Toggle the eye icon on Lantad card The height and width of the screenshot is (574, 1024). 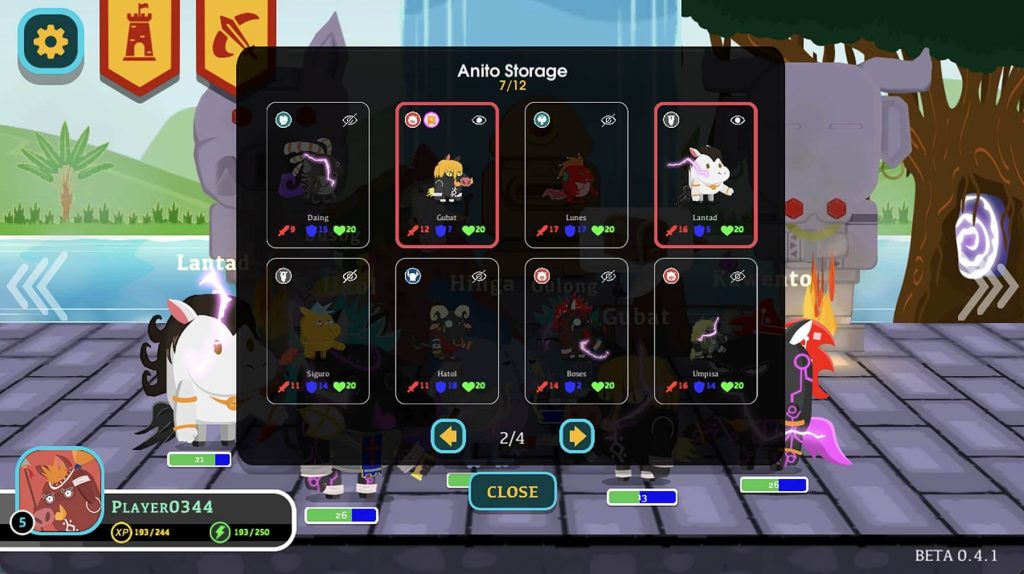[x=738, y=120]
